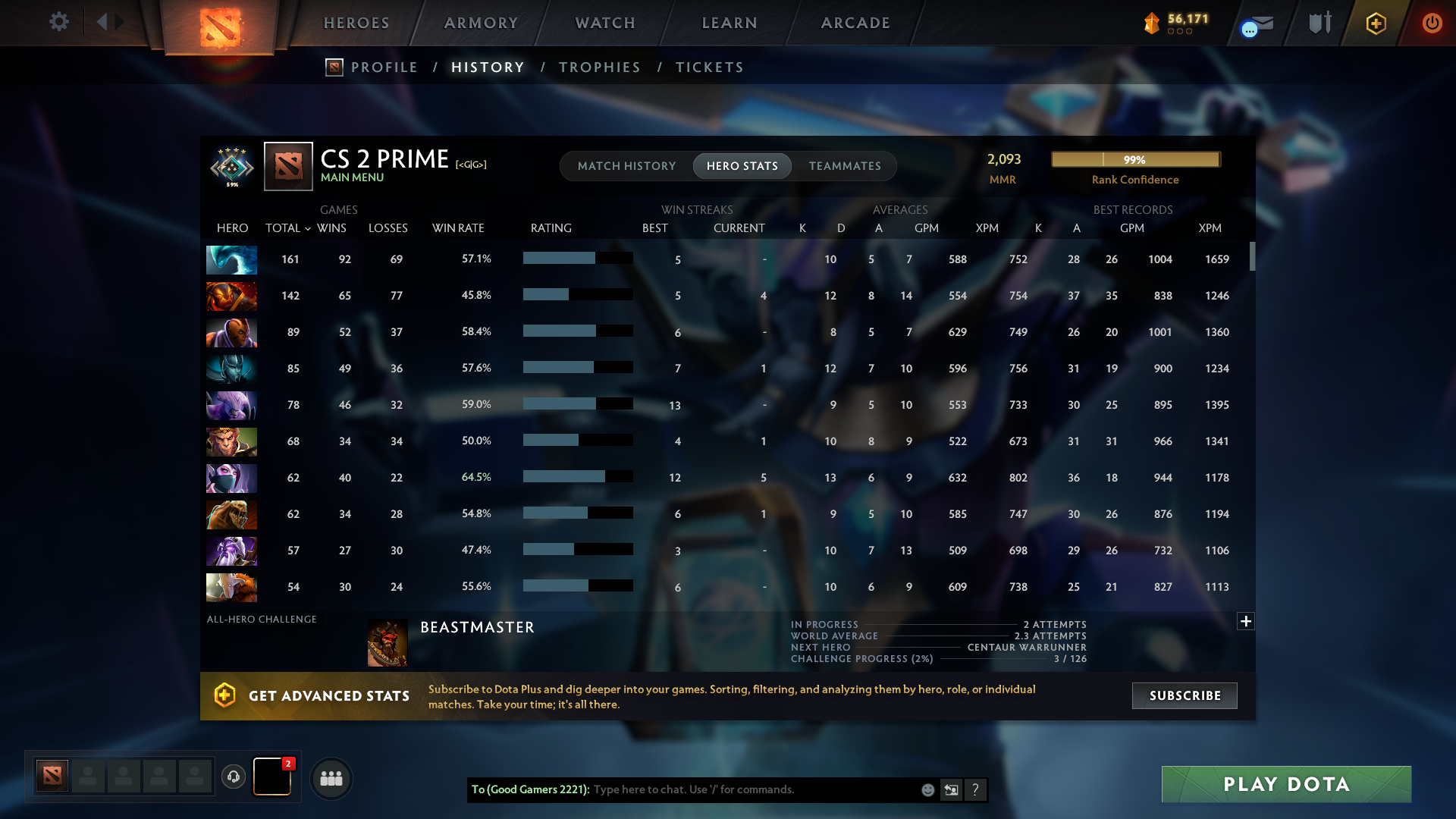Switch to the TROPHIES tab
The width and height of the screenshot is (1456, 819).
(x=598, y=67)
